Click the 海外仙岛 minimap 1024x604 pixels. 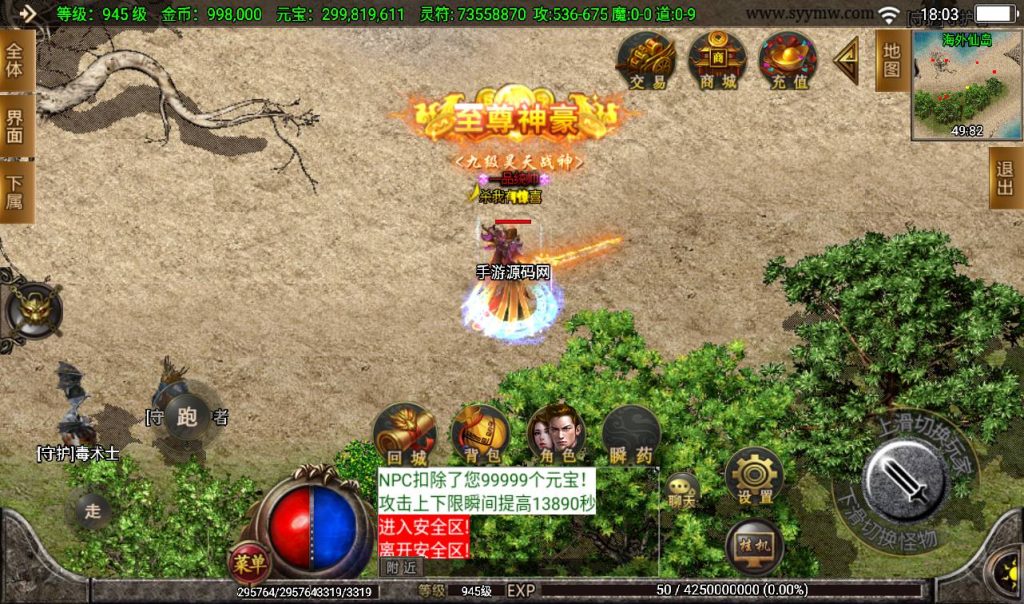[966, 86]
